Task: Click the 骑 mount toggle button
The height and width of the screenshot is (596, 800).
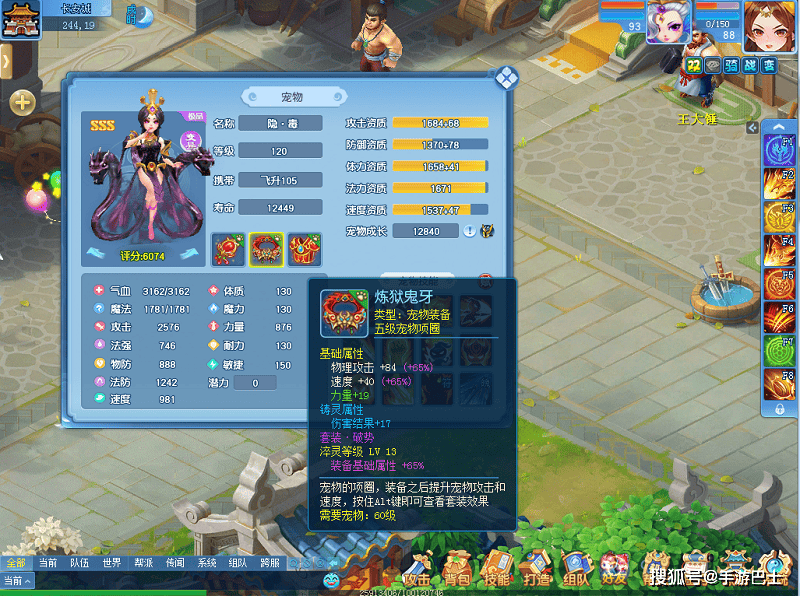Action: tap(732, 65)
